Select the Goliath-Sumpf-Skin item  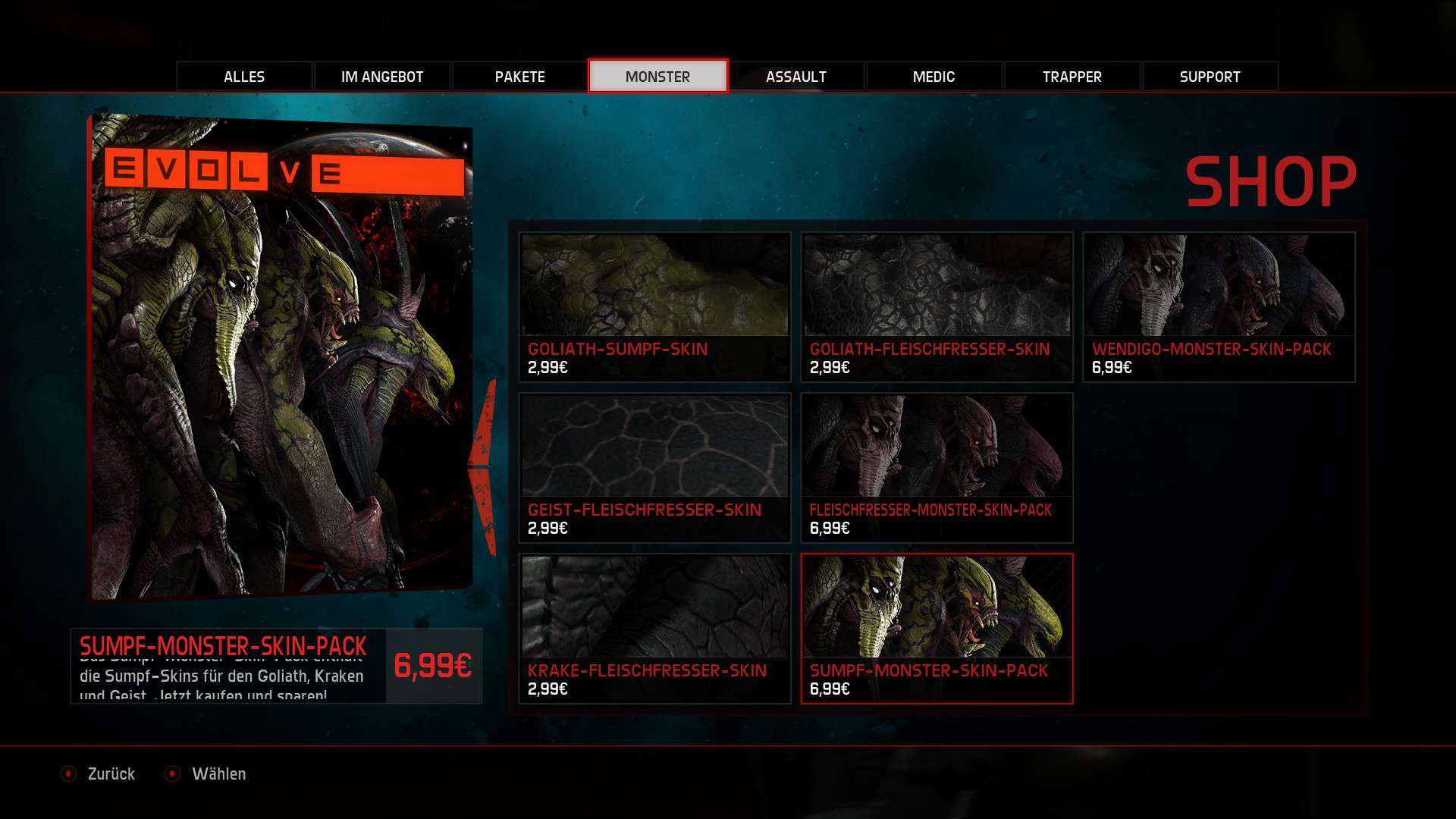[x=654, y=306]
